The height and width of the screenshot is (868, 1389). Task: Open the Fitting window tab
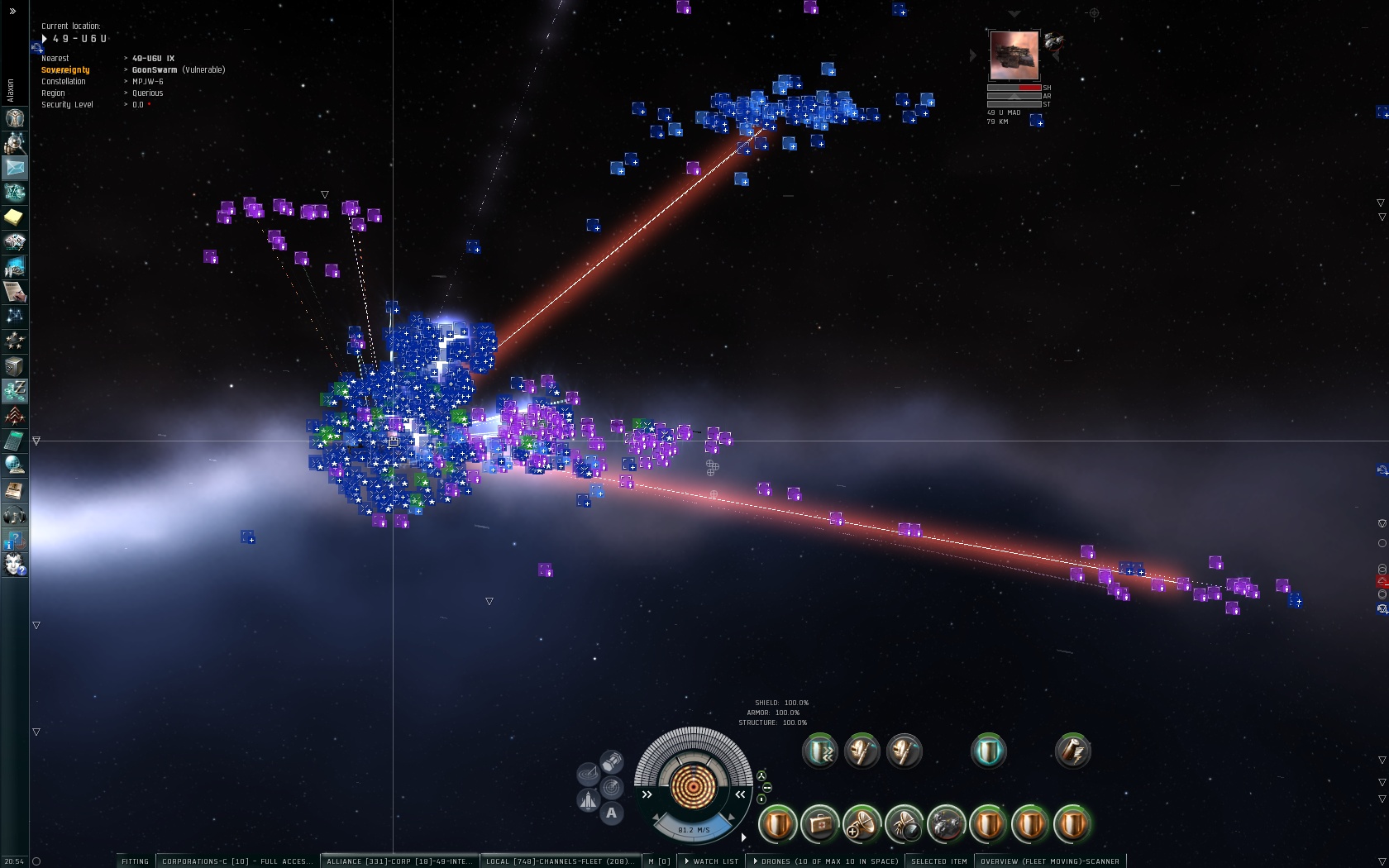click(x=135, y=861)
